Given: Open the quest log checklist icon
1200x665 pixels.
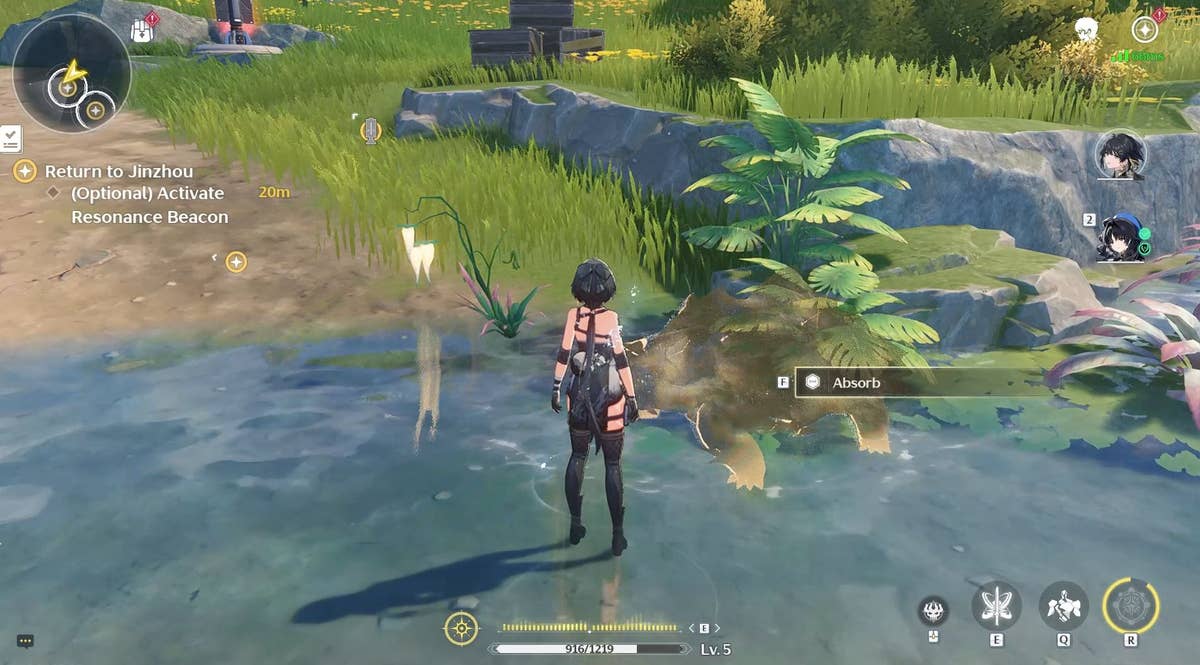Looking at the screenshot, I should (x=11, y=138).
